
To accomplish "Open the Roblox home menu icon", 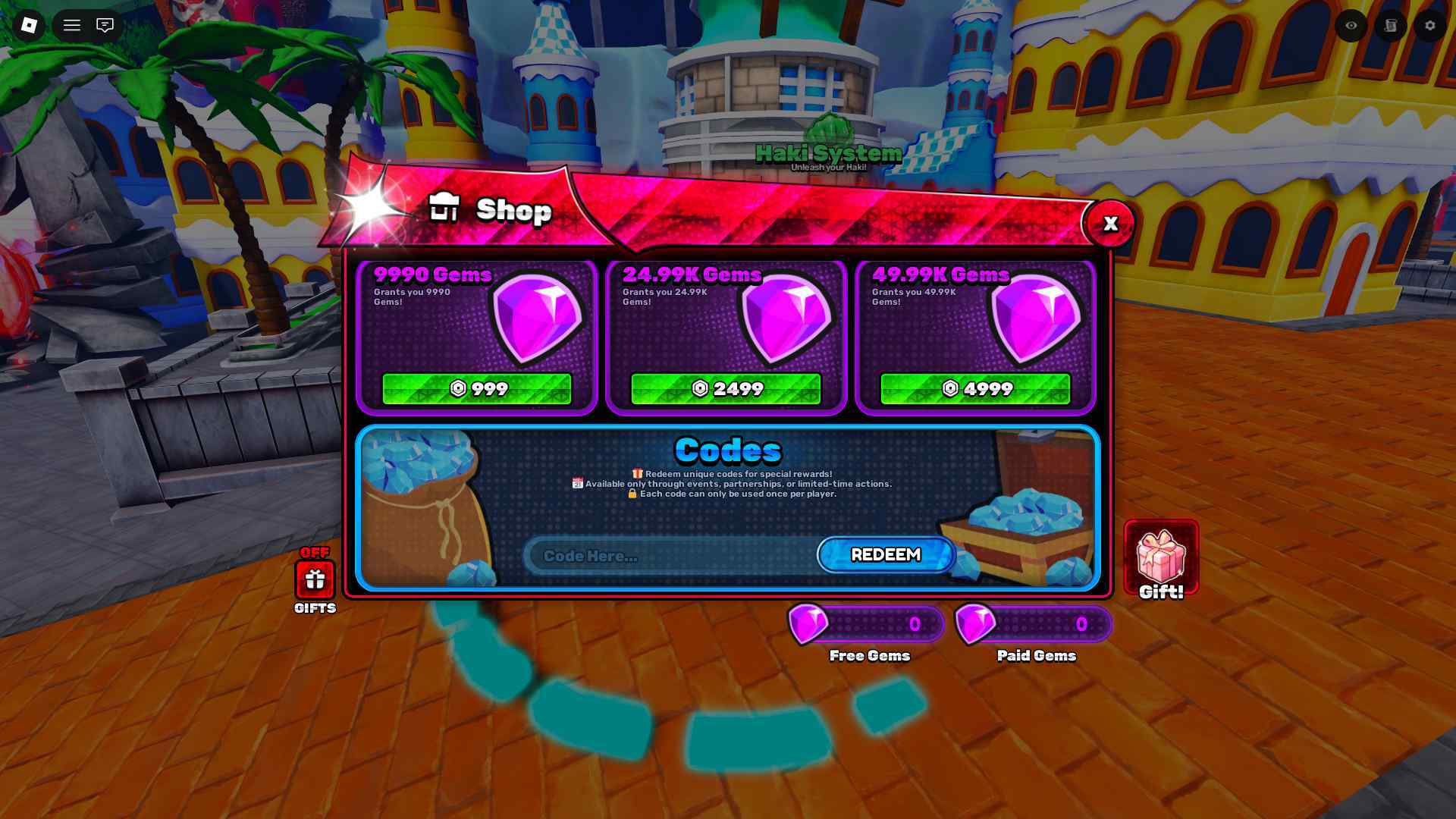I will (x=30, y=26).
